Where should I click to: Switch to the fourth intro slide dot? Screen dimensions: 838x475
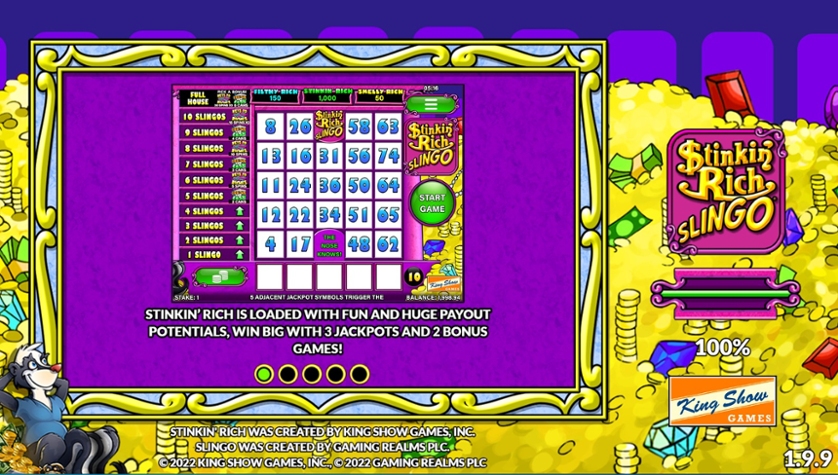[336, 374]
